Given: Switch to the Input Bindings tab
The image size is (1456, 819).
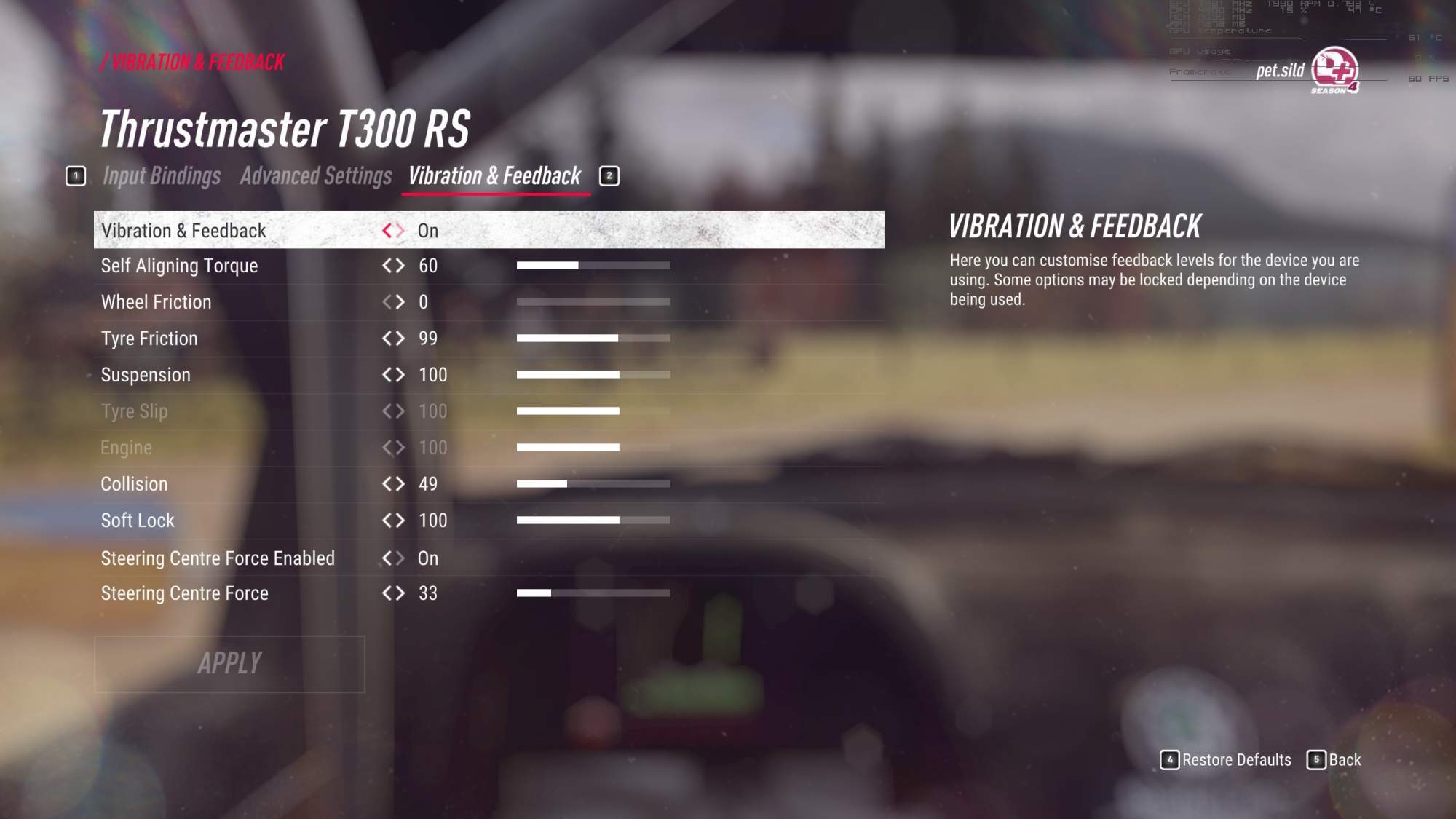Looking at the screenshot, I should click(x=161, y=176).
